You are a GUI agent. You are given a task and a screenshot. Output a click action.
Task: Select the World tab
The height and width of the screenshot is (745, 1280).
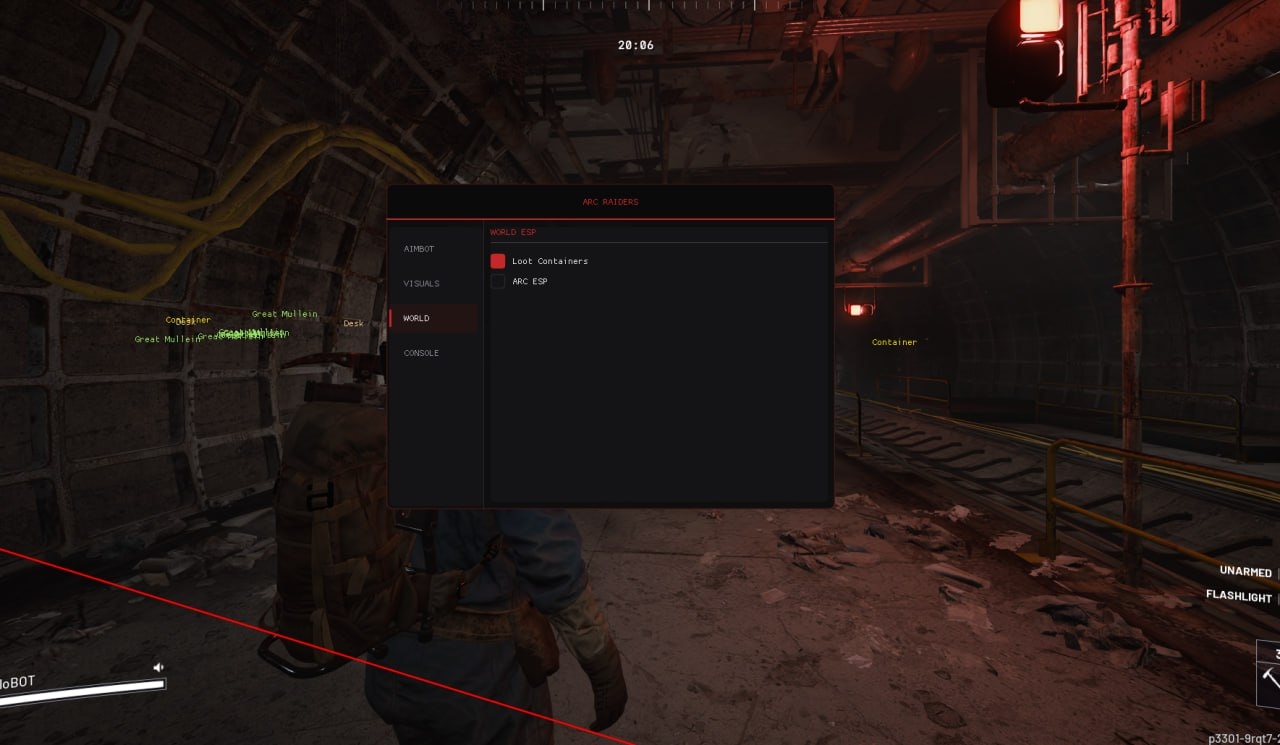tap(417, 319)
